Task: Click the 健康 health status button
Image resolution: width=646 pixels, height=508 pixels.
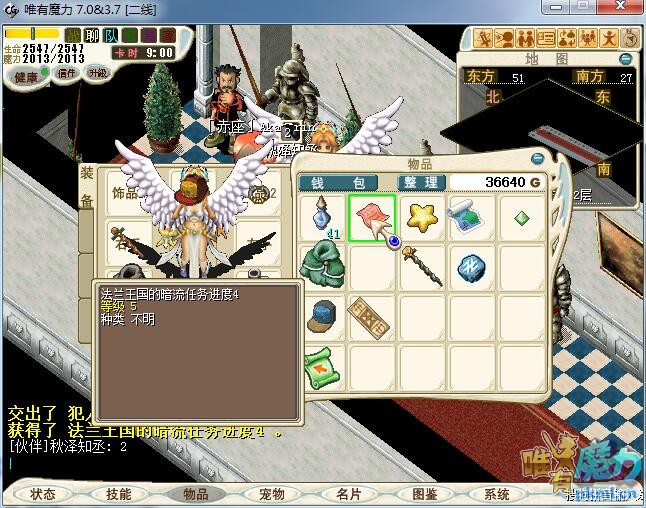Action: click(26, 77)
